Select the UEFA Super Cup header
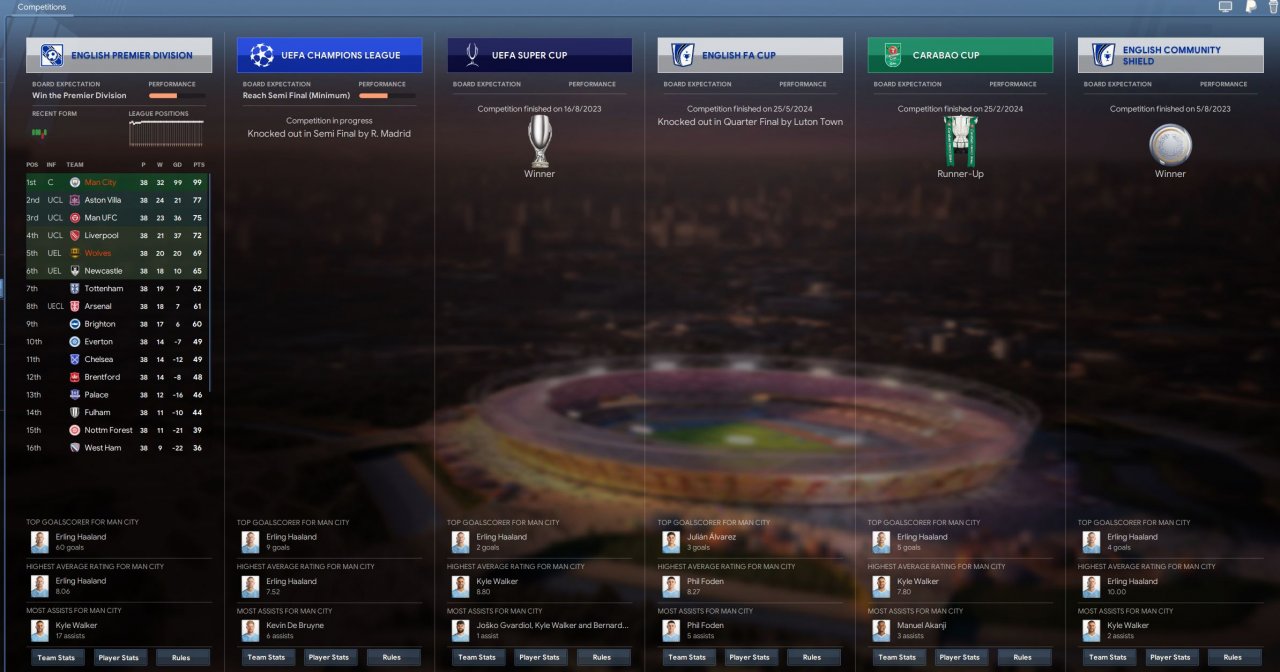The width and height of the screenshot is (1280, 672). point(540,55)
